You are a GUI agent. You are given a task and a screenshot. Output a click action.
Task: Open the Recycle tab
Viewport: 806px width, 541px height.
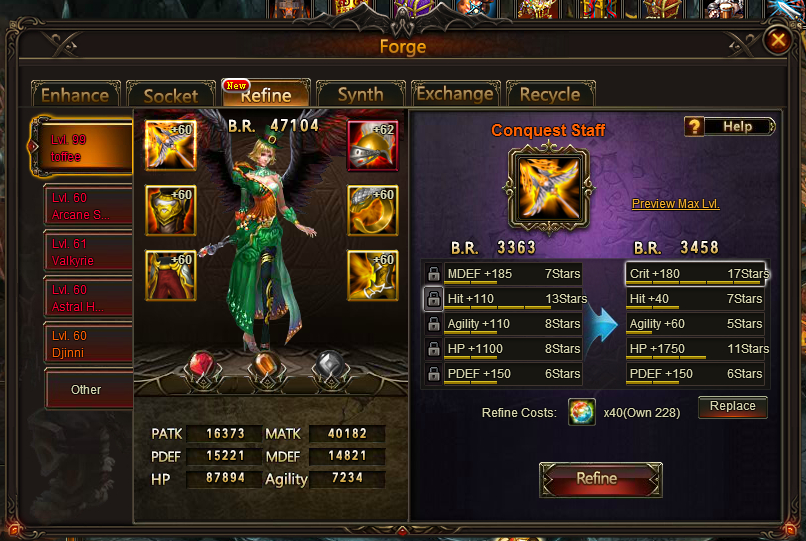549,94
